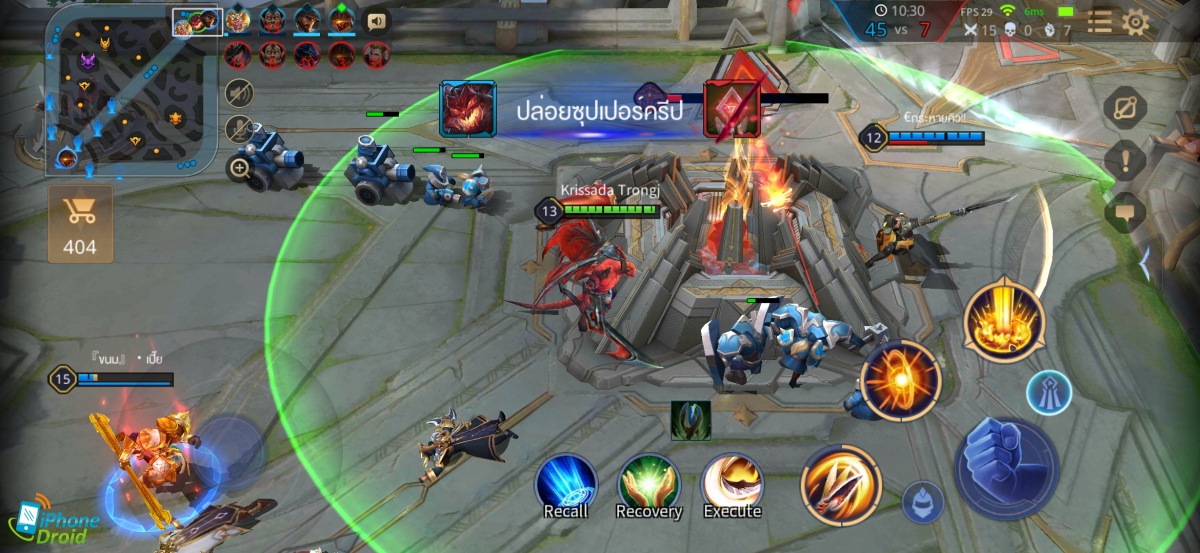This screenshot has height=553, width=1200.
Task: Click the magnifier button to zoom the minimap
Action: (239, 167)
